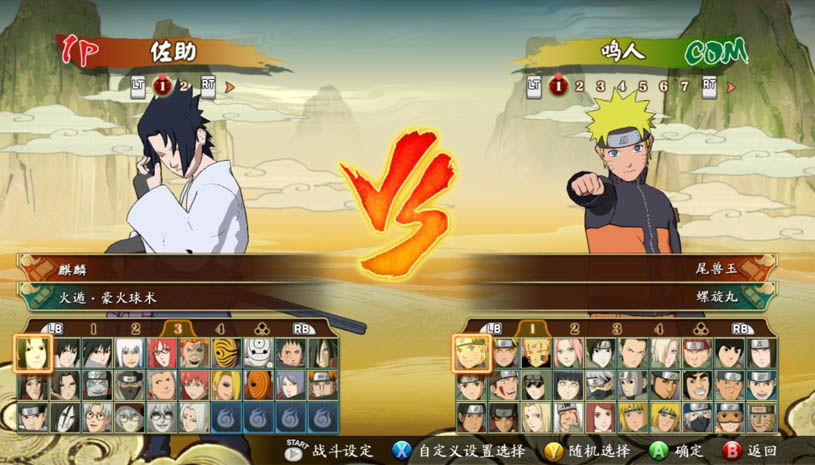Pick masked Kakashi from the COM roster
The image size is (815, 465).
coord(601,385)
